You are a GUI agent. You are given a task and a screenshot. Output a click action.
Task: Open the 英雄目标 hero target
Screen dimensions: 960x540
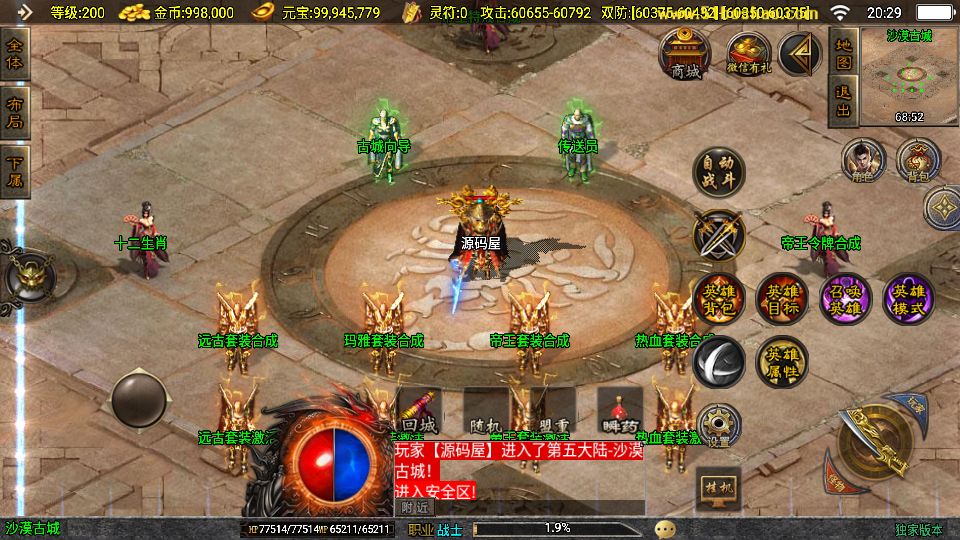click(781, 297)
